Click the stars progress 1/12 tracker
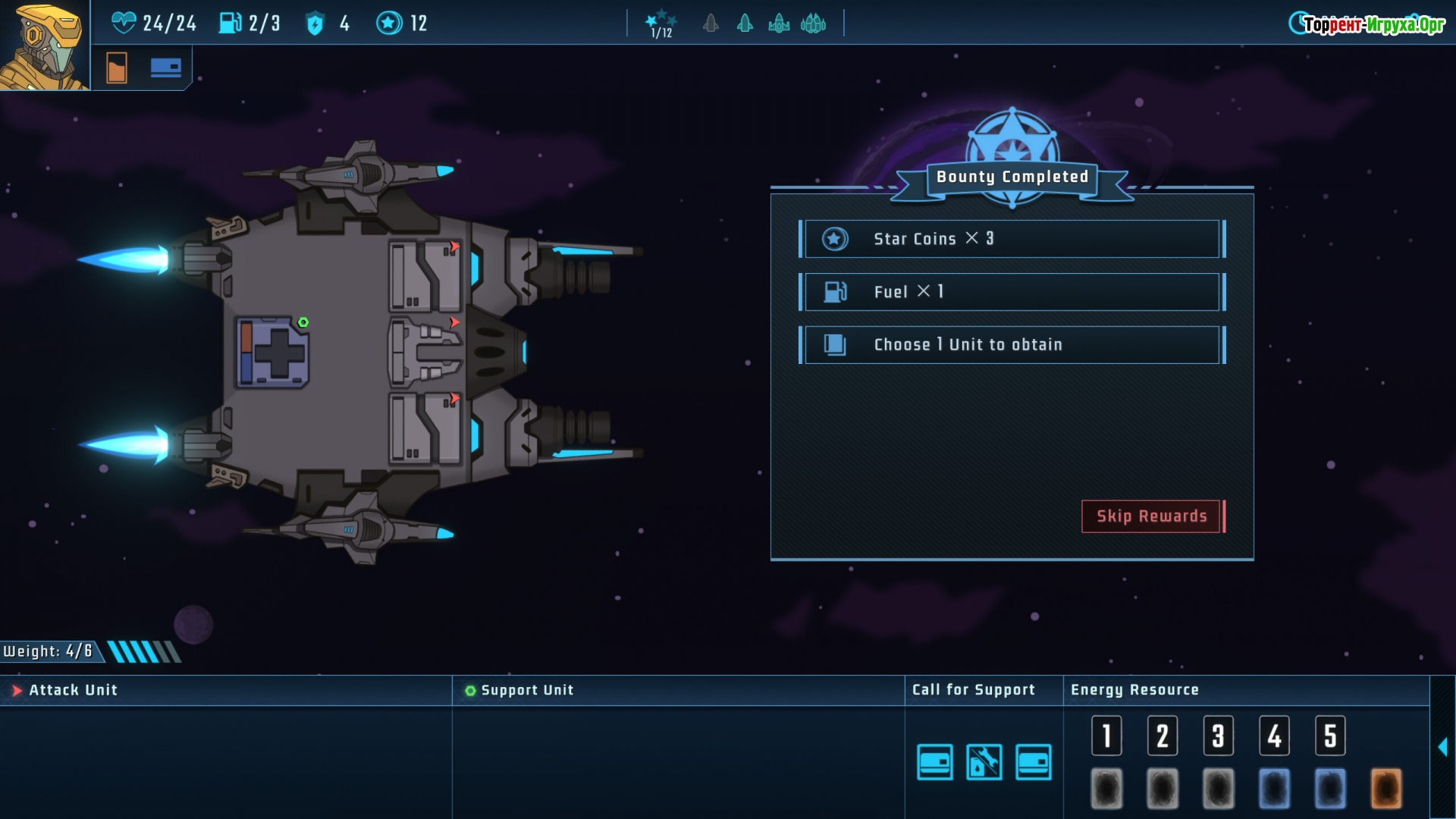The width and height of the screenshot is (1456, 819). point(661,24)
